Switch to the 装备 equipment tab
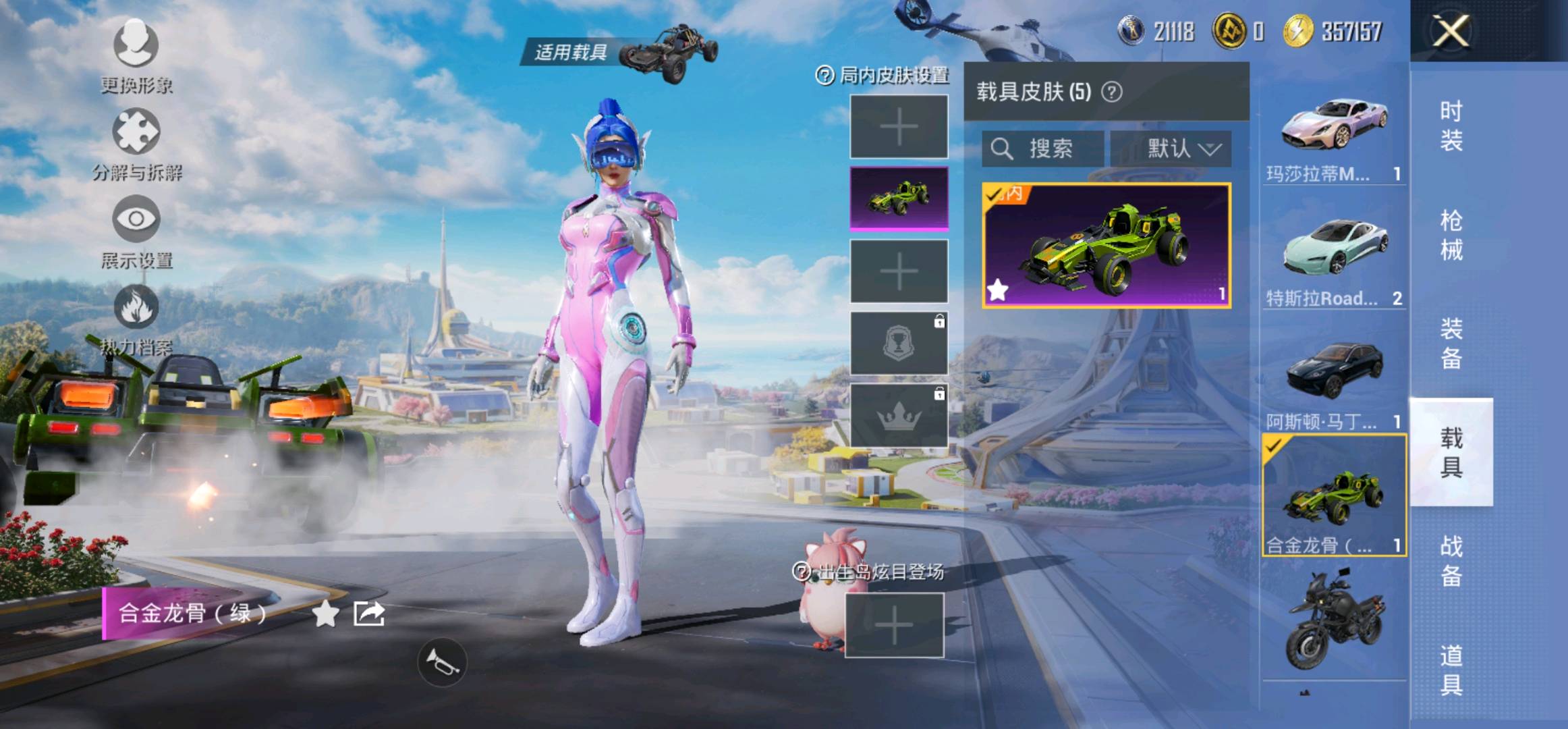Viewport: 1568px width, 729px height. click(x=1451, y=344)
